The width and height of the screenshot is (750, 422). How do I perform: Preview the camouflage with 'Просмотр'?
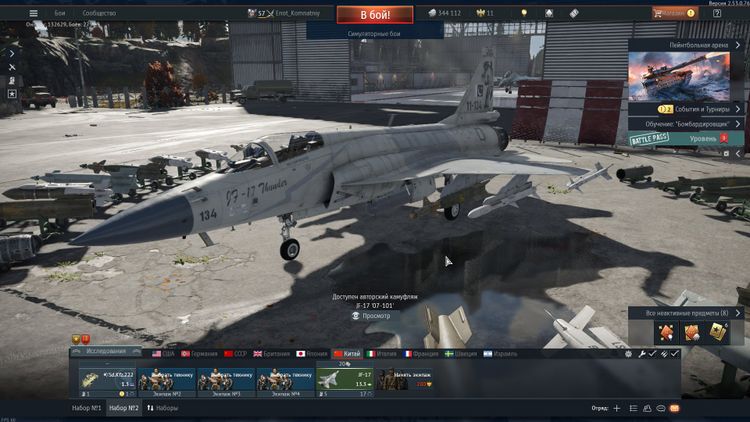coord(376,316)
